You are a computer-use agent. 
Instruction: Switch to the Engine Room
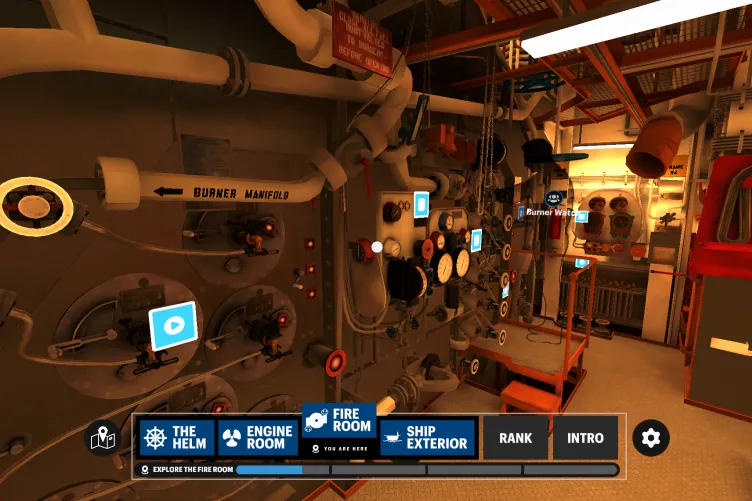point(257,438)
